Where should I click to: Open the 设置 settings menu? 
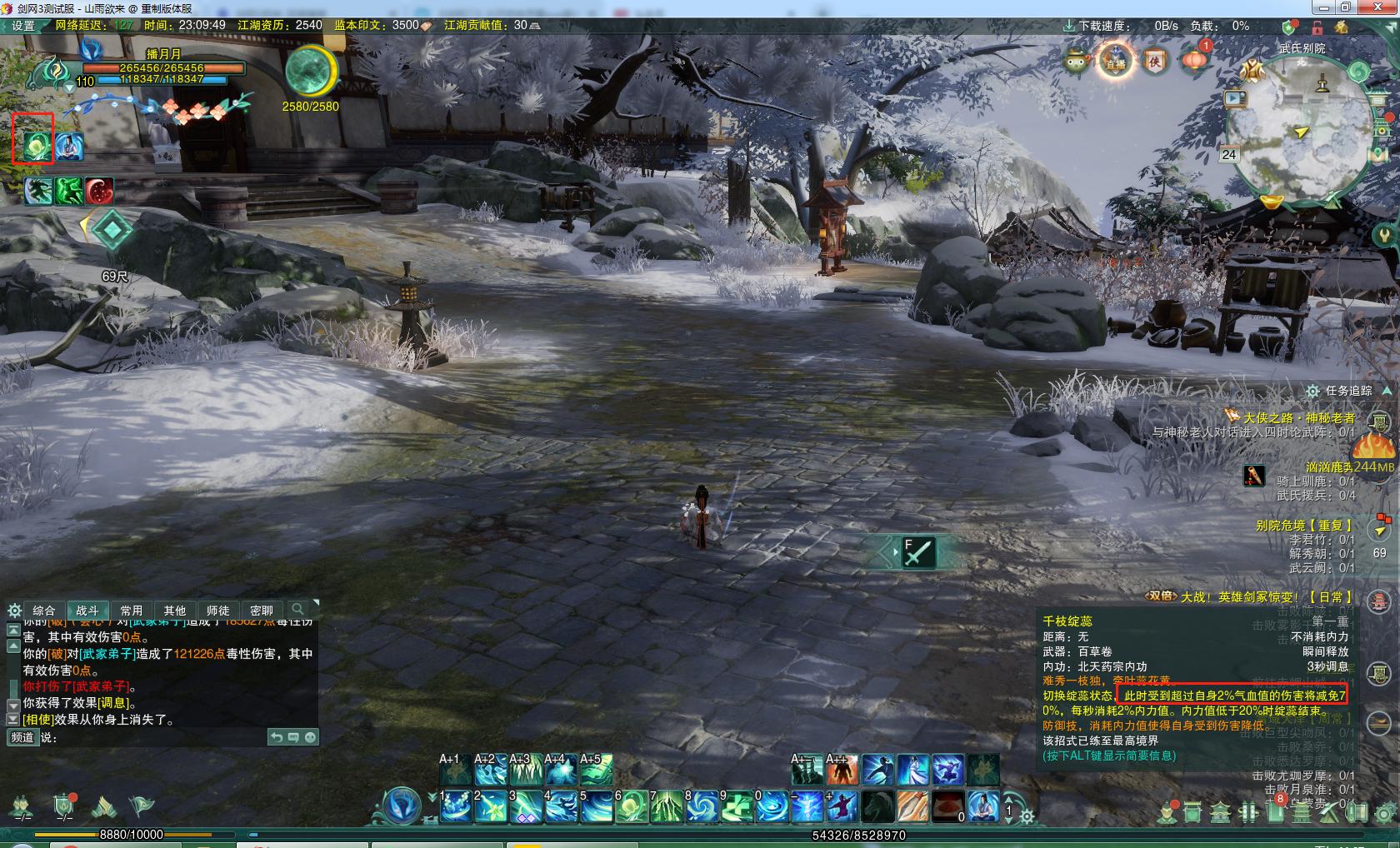(x=22, y=26)
